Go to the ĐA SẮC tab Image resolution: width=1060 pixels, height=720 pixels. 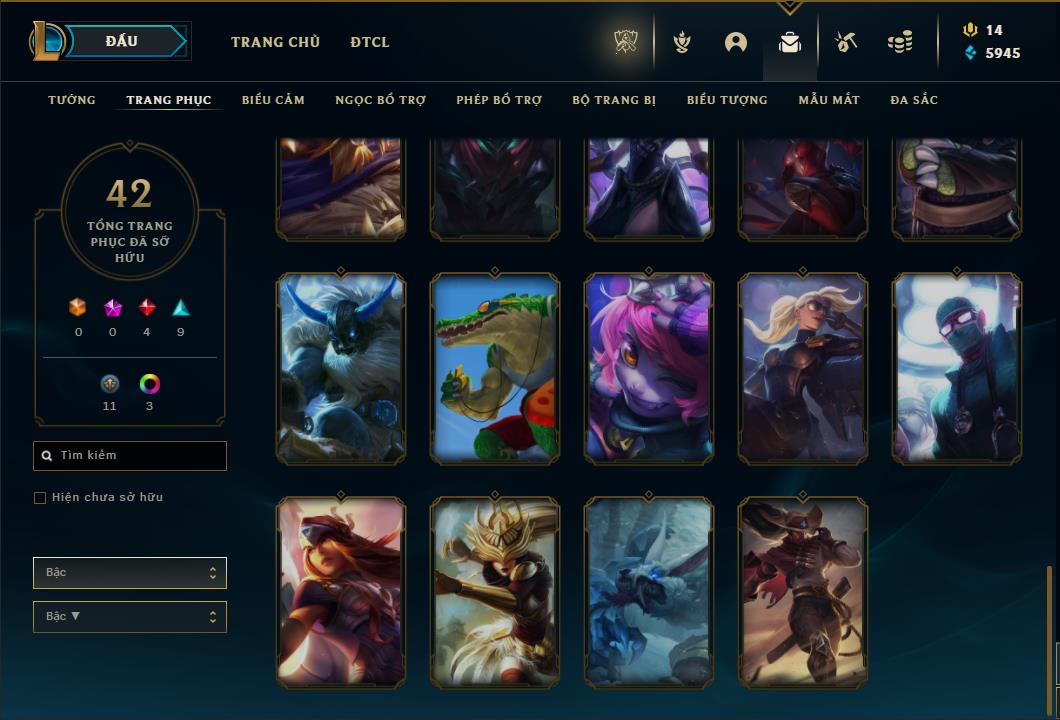click(914, 100)
